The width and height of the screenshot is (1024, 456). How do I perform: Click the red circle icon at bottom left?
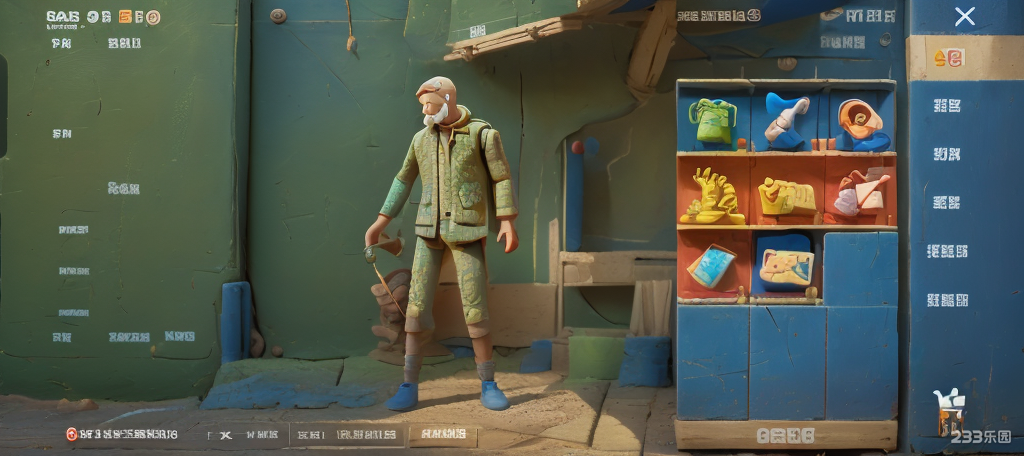coord(71,434)
